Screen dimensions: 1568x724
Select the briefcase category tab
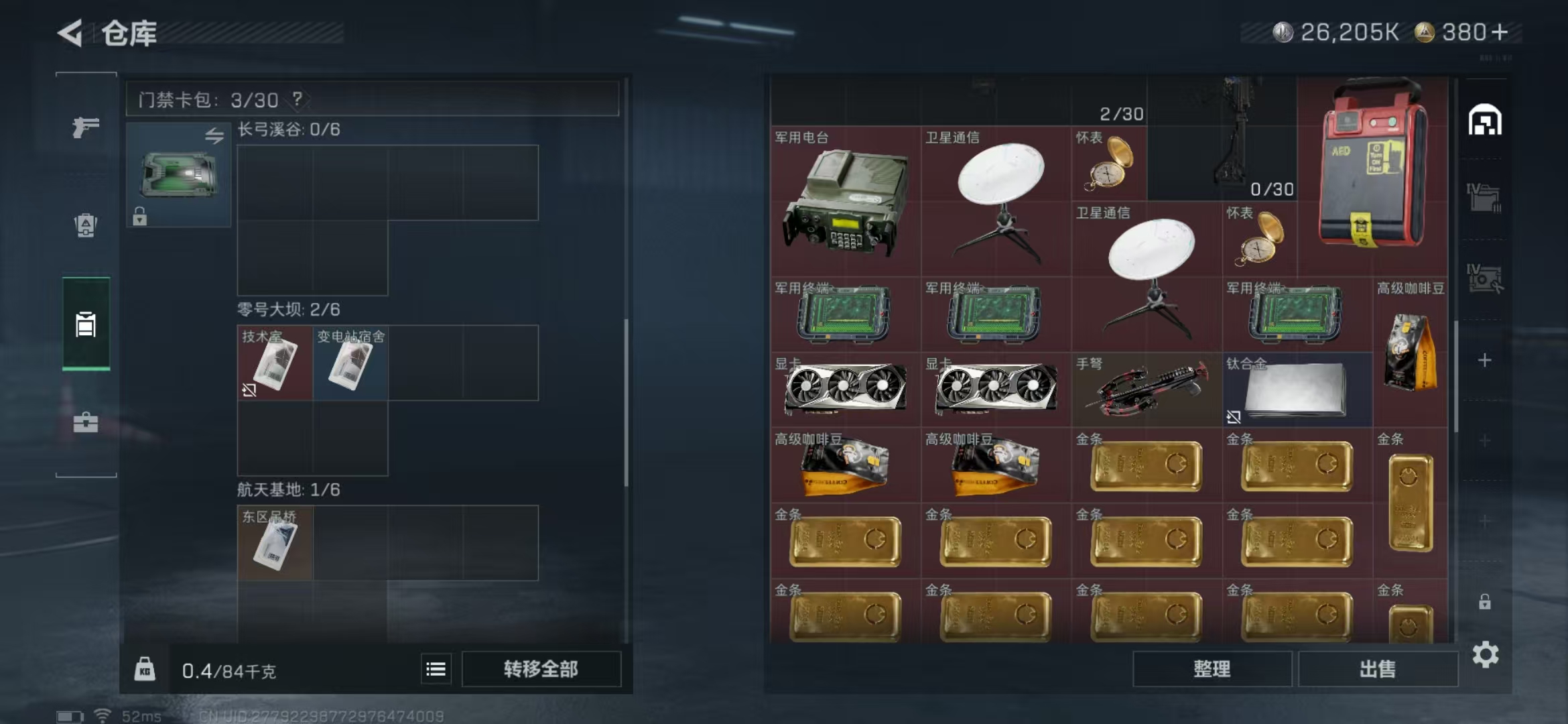point(86,422)
